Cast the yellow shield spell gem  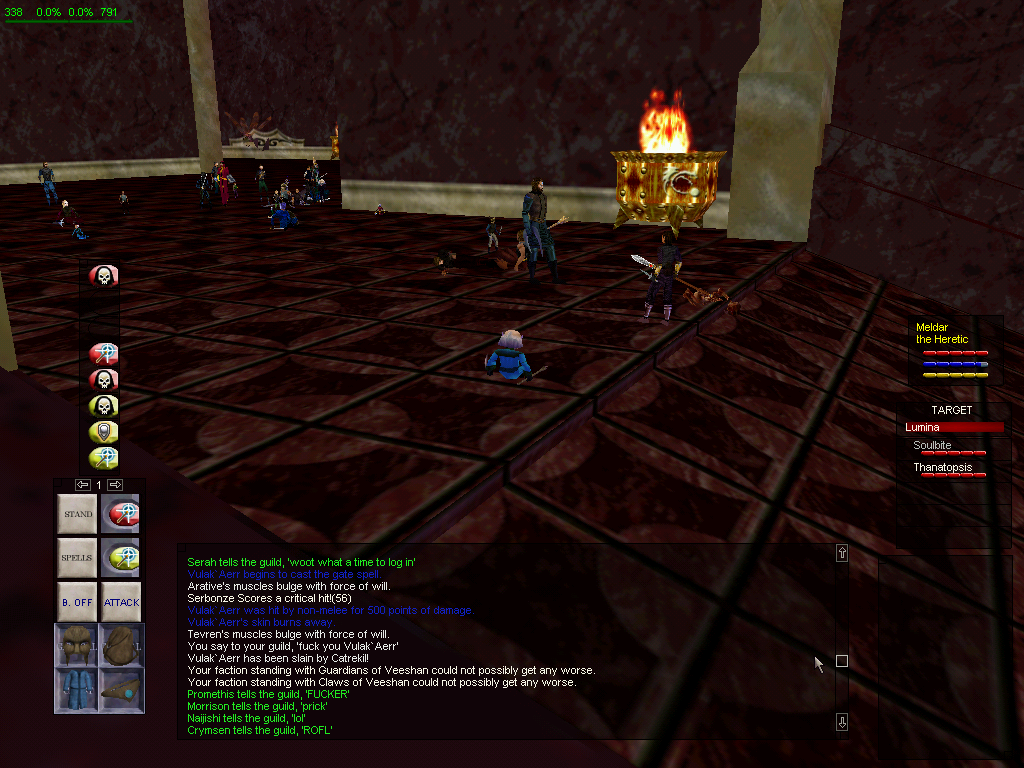tap(104, 432)
